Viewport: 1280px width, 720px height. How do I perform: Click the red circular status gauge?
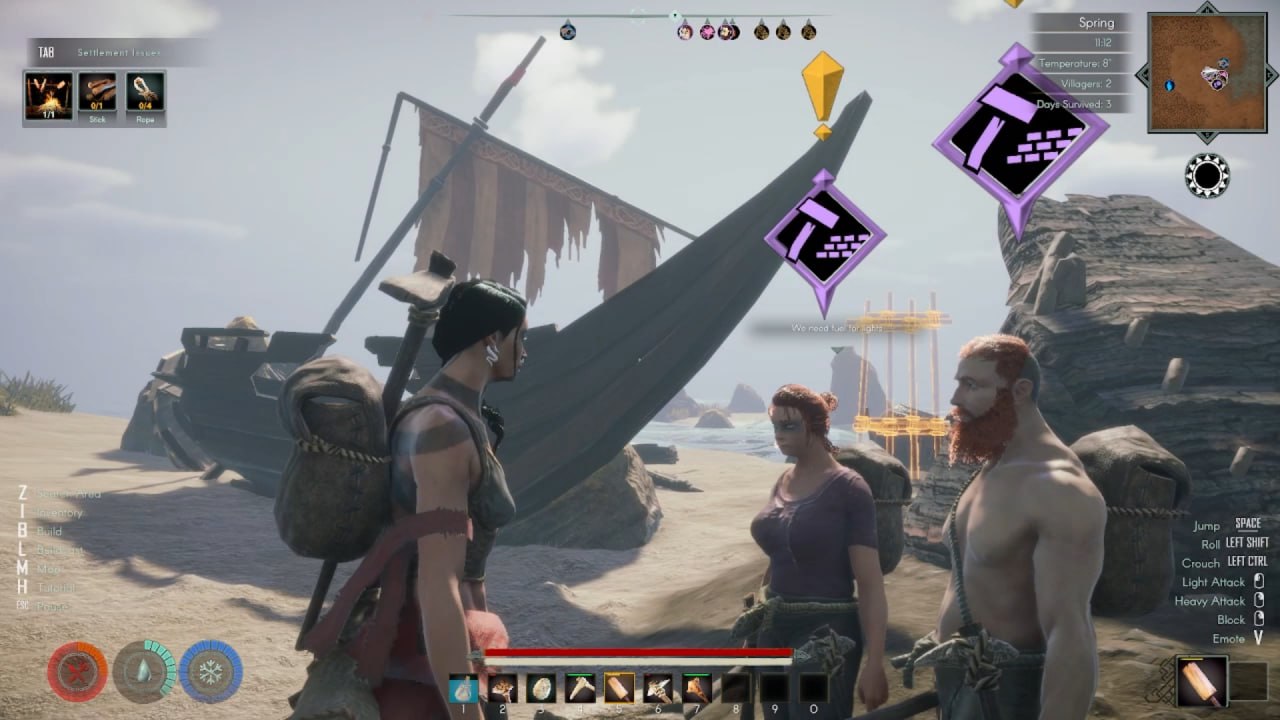pos(77,671)
